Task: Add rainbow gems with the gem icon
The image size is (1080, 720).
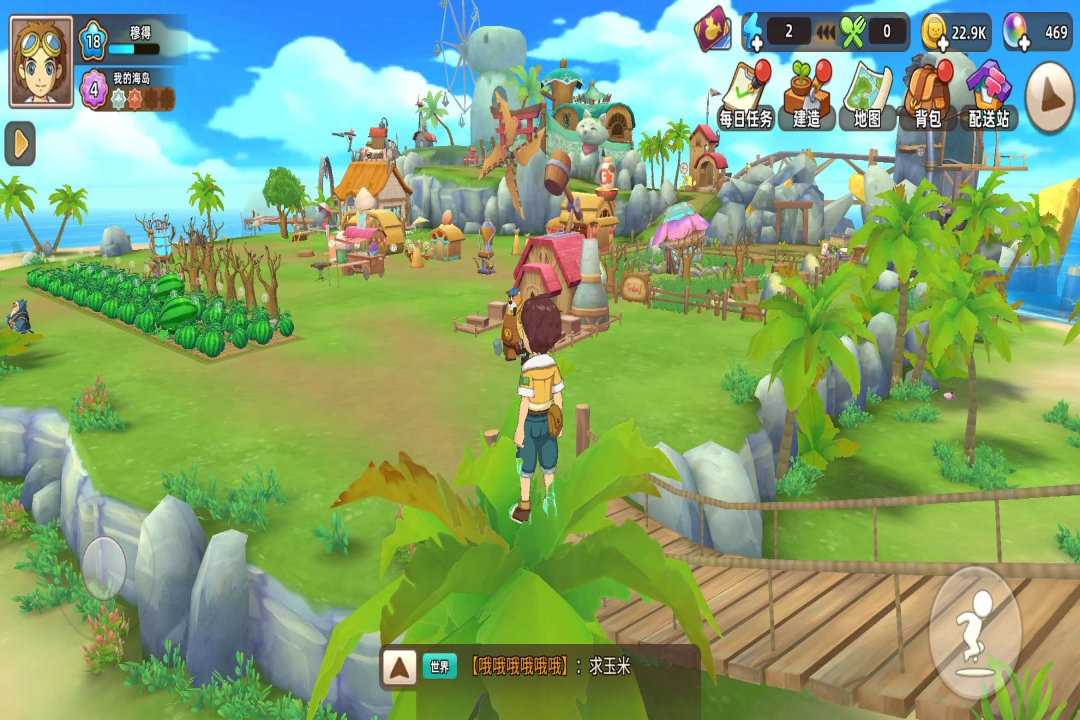Action: (1016, 32)
